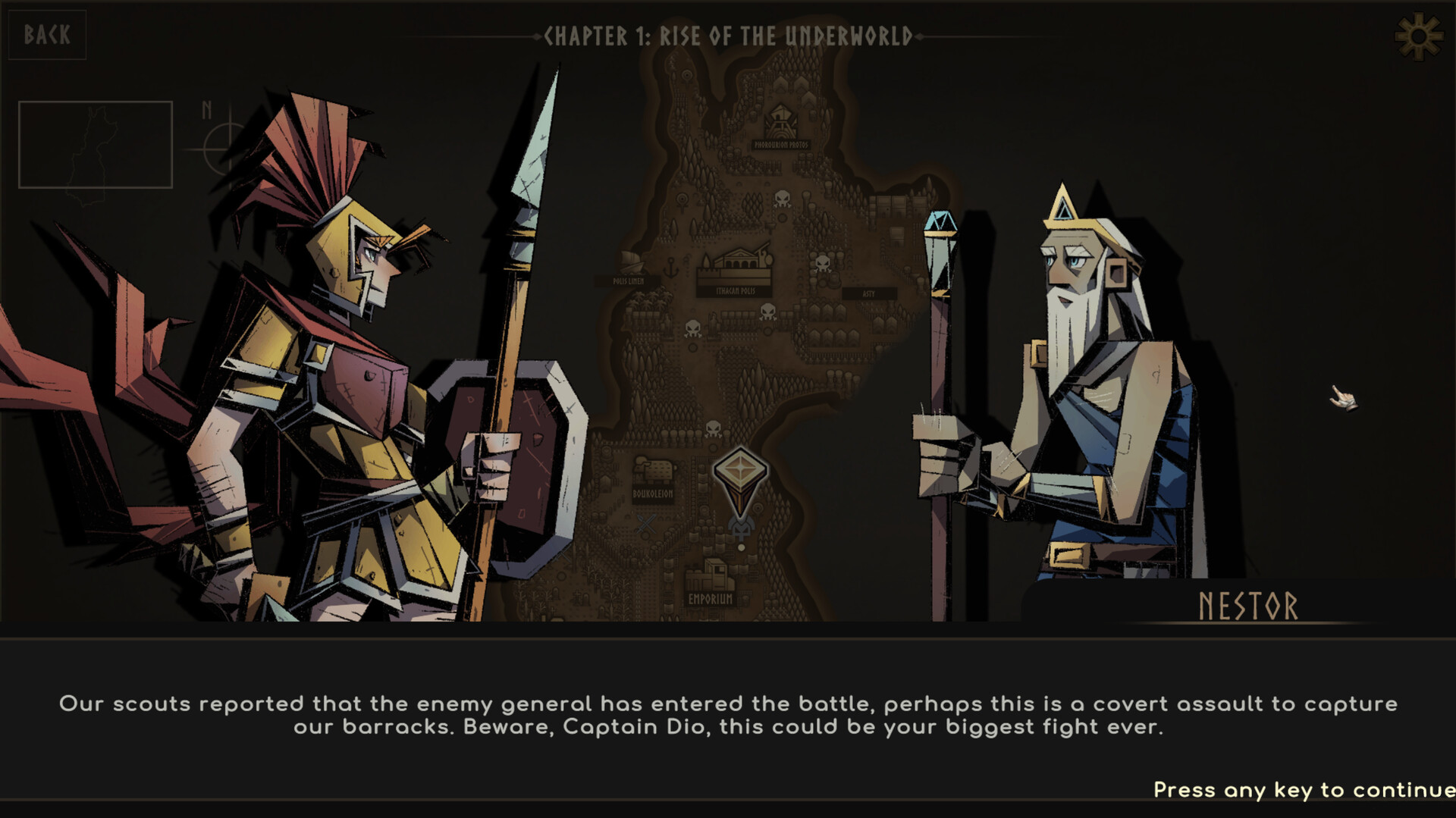Viewport: 1456px width, 818px height.
Task: Select the ship icon near Polis Limen
Action: (x=631, y=262)
